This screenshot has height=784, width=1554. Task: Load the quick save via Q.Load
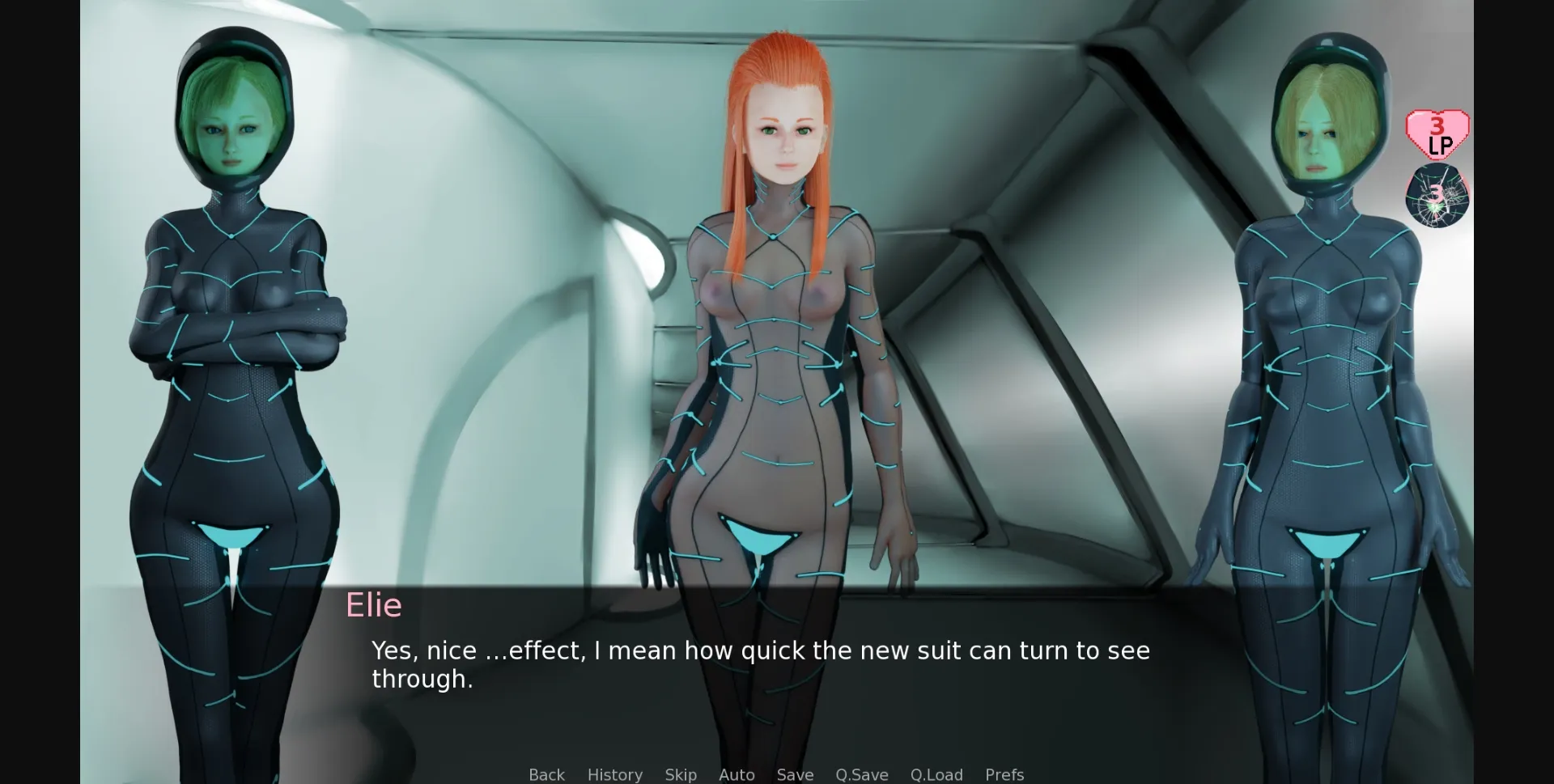tap(937, 774)
